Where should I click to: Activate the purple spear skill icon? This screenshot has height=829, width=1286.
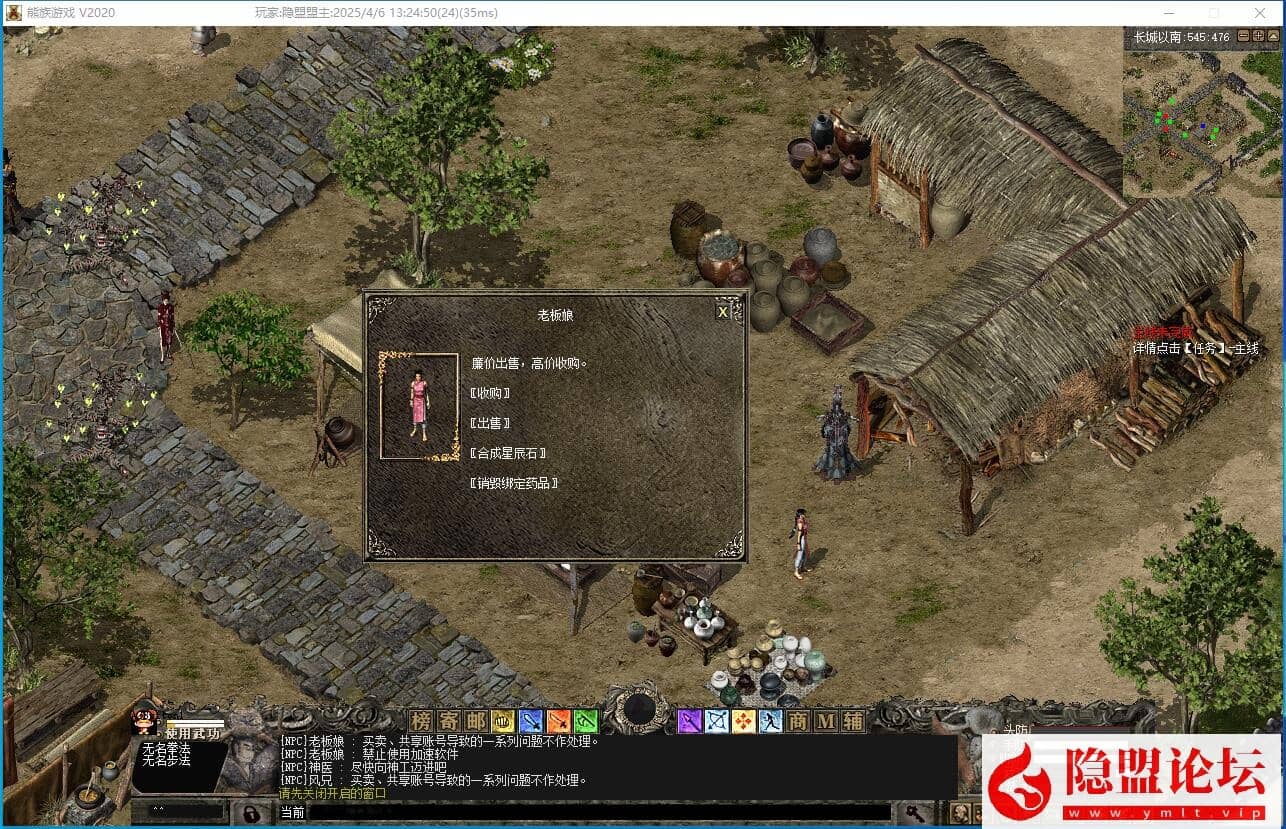690,720
